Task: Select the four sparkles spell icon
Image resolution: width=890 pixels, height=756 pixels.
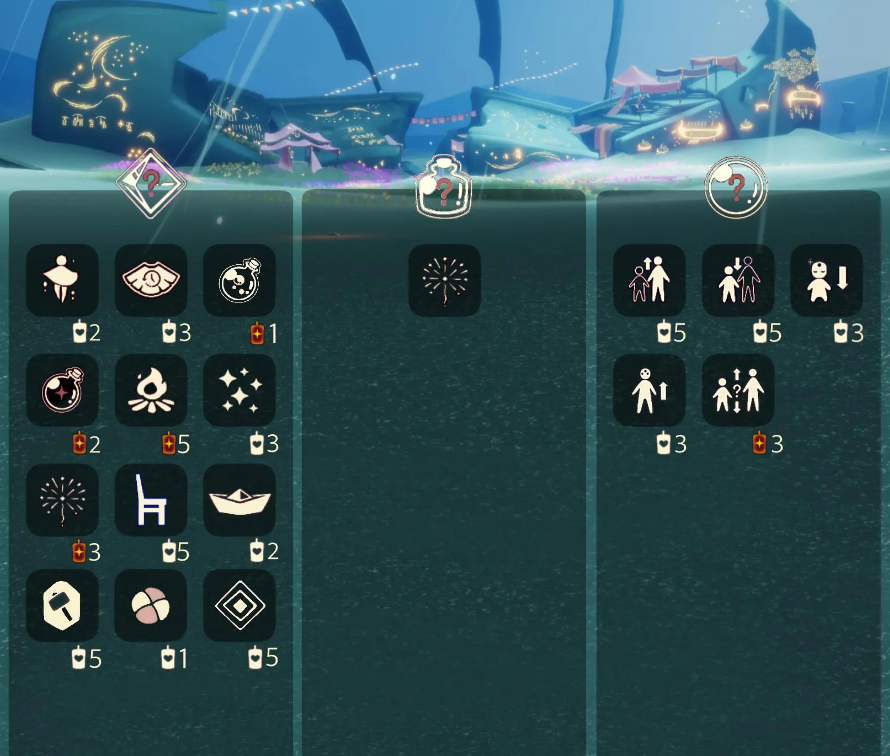Action: tap(240, 390)
